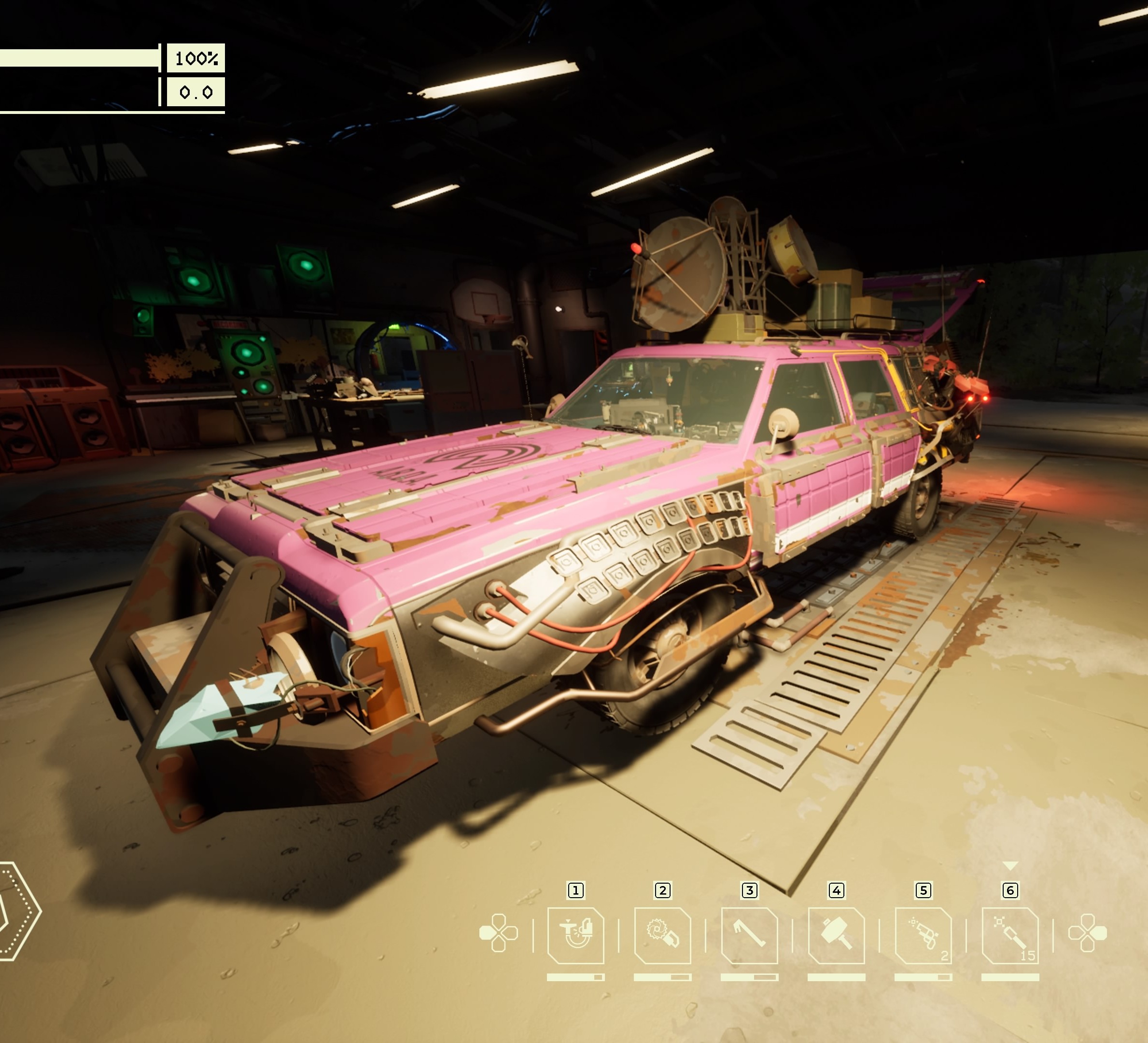Image resolution: width=1148 pixels, height=1043 pixels.
Task: Choose the crowbar in hotbar slot 3
Action: click(x=749, y=935)
